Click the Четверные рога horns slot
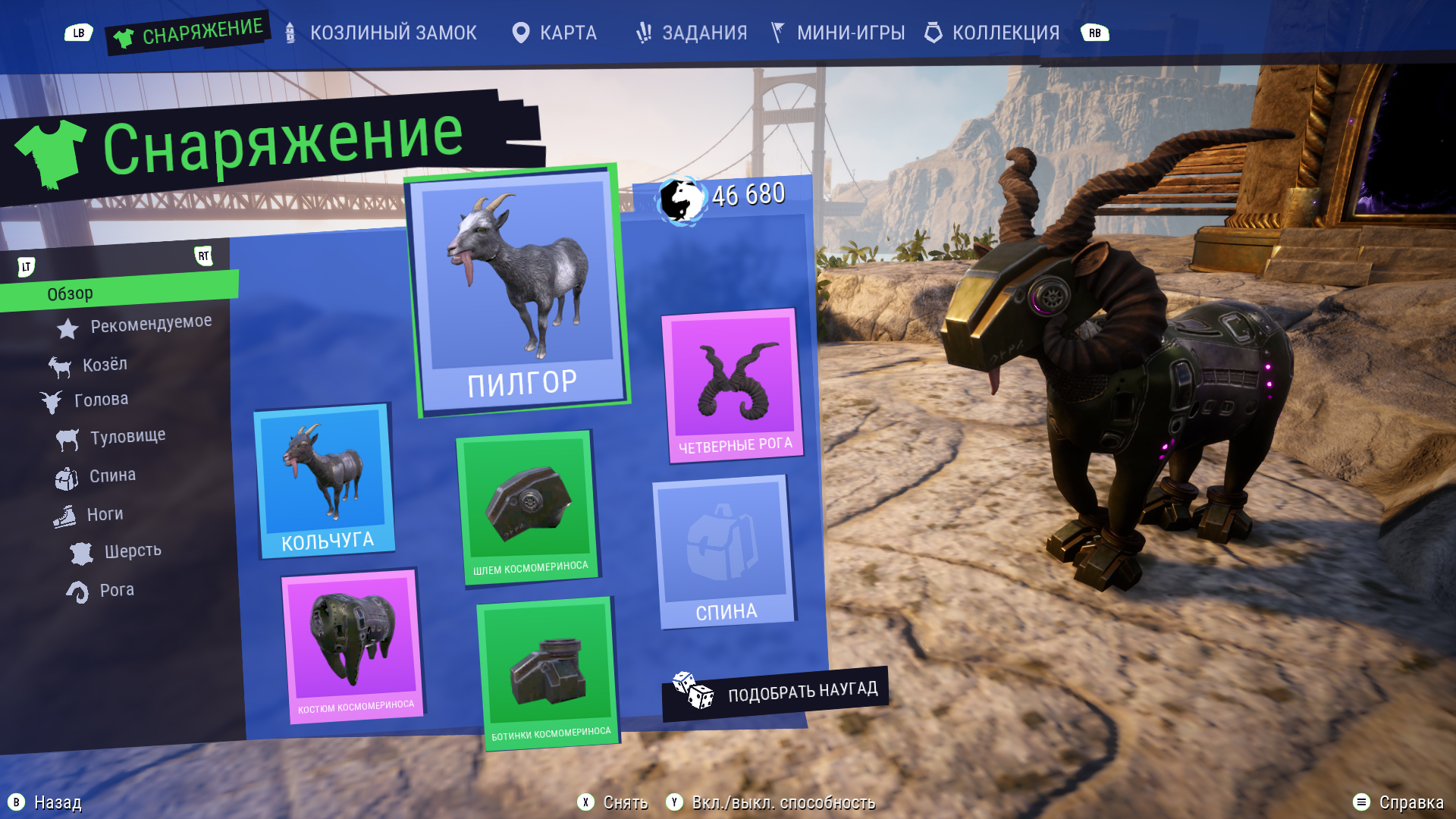The width and height of the screenshot is (1456, 819). 733,384
